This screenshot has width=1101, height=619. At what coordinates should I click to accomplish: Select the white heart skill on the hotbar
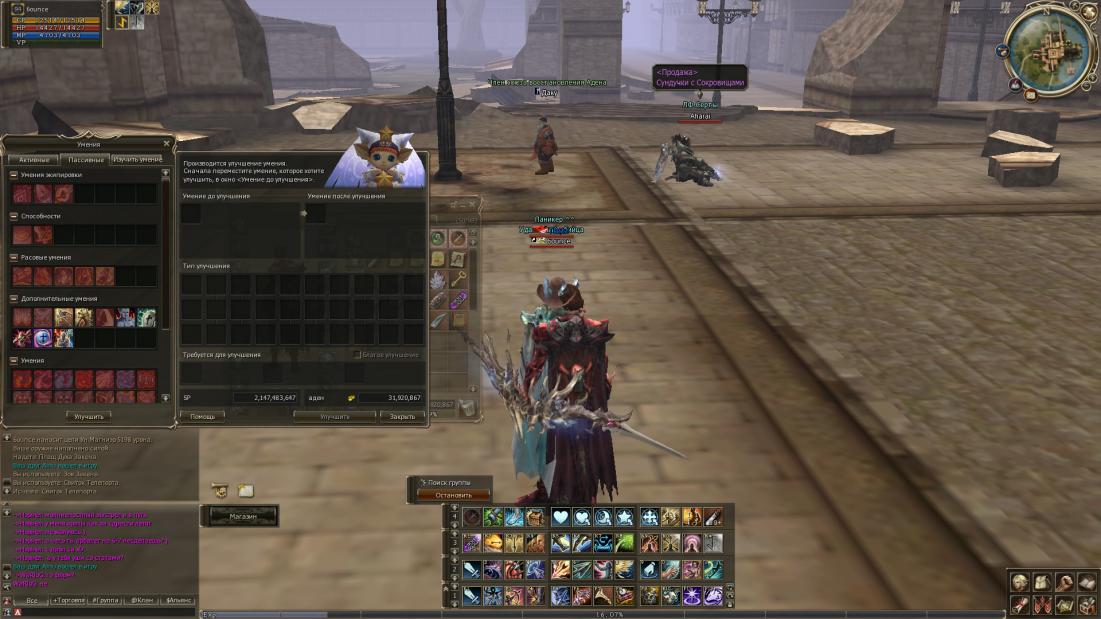pyautogui.click(x=559, y=517)
